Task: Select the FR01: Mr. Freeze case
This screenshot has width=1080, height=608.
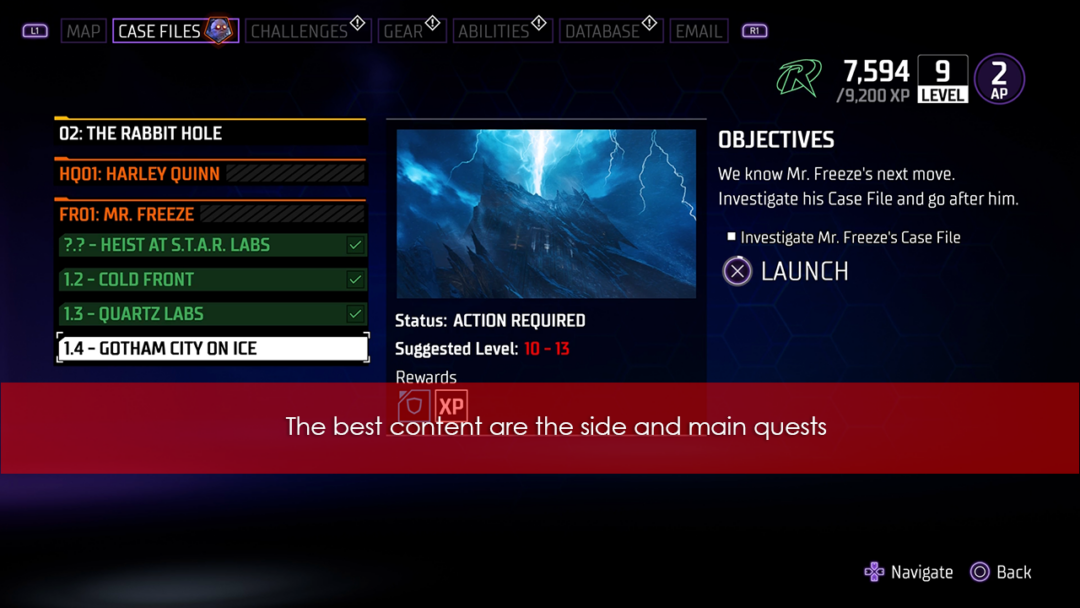Action: pyautogui.click(x=210, y=214)
